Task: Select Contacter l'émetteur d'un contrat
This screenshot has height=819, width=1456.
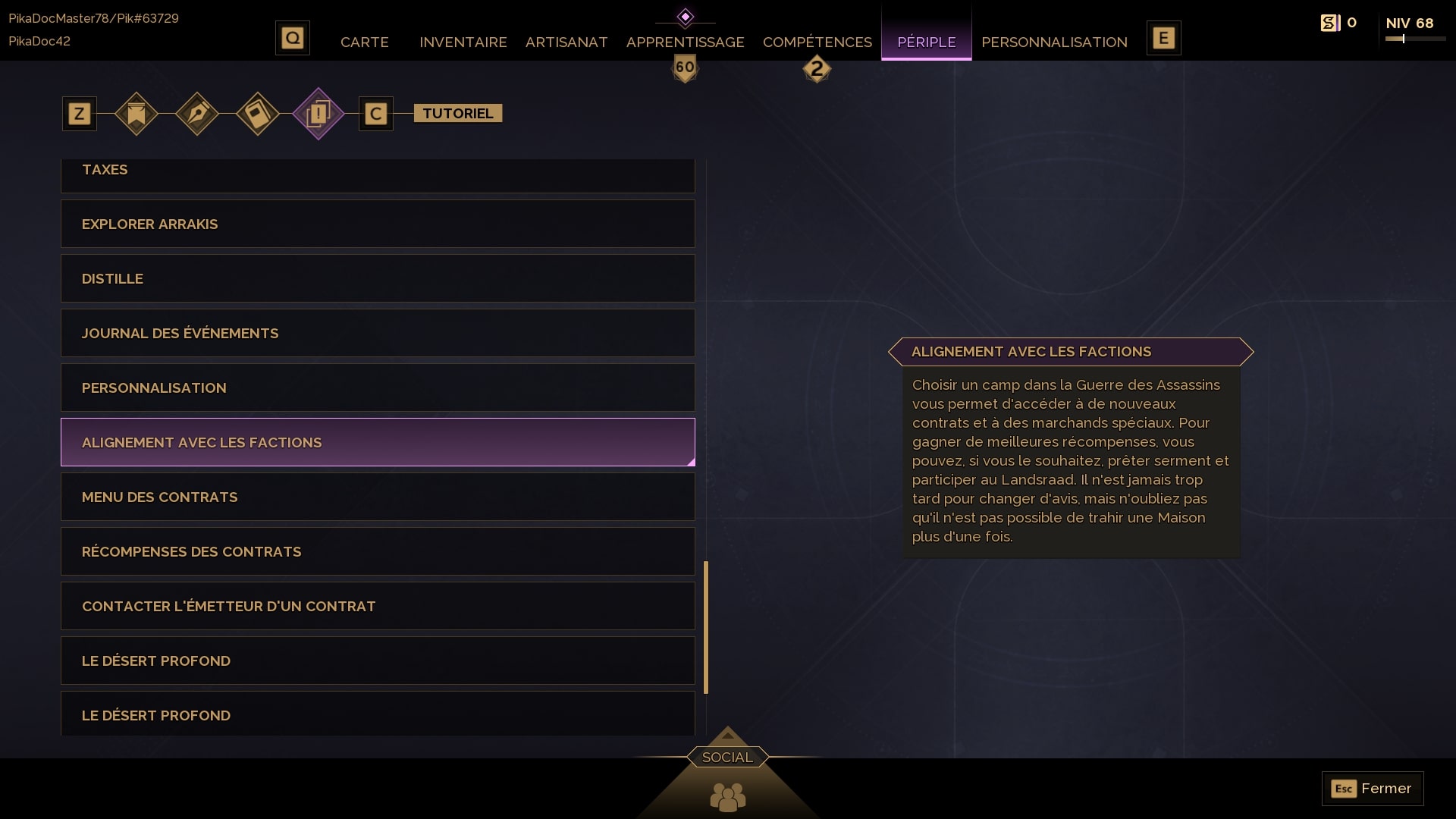Action: [x=378, y=606]
